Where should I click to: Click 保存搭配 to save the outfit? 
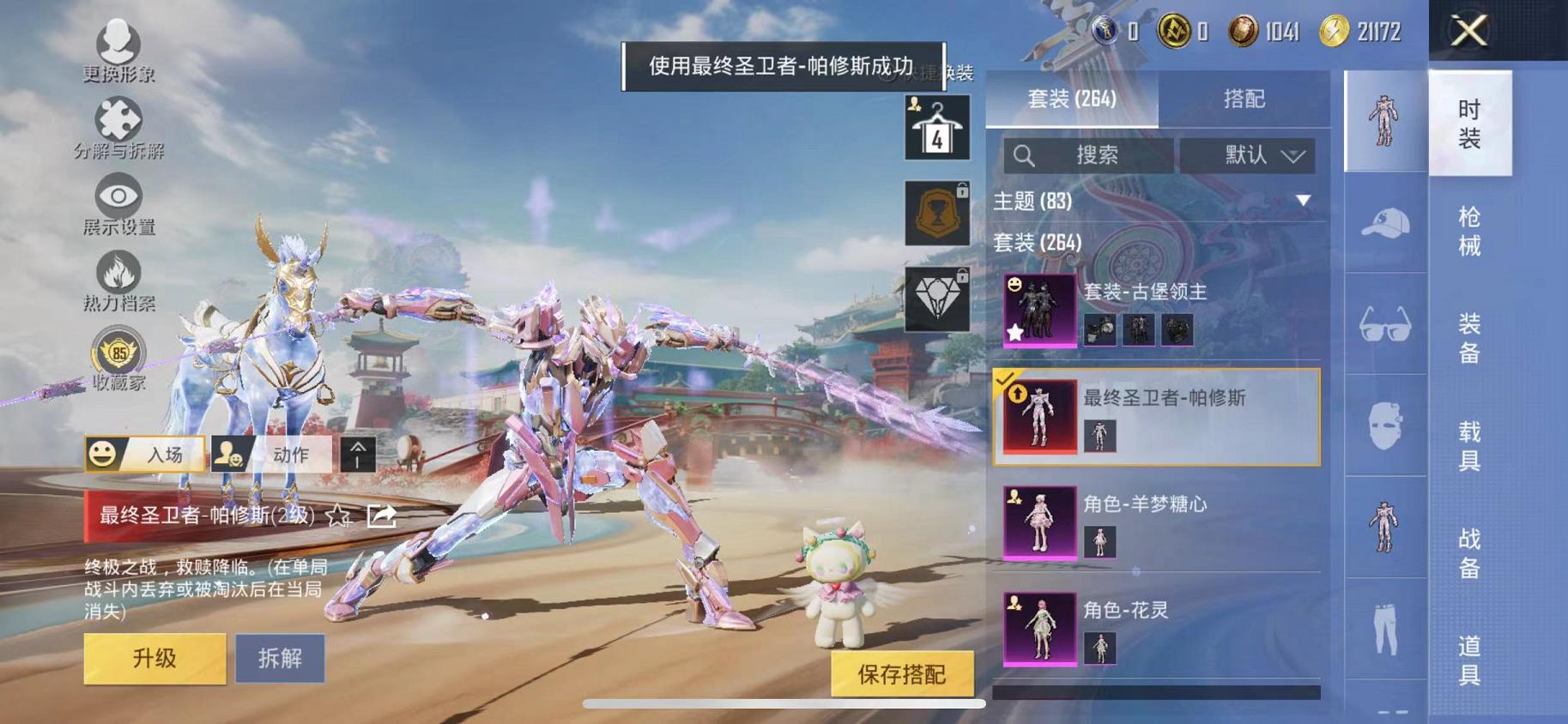coord(904,674)
